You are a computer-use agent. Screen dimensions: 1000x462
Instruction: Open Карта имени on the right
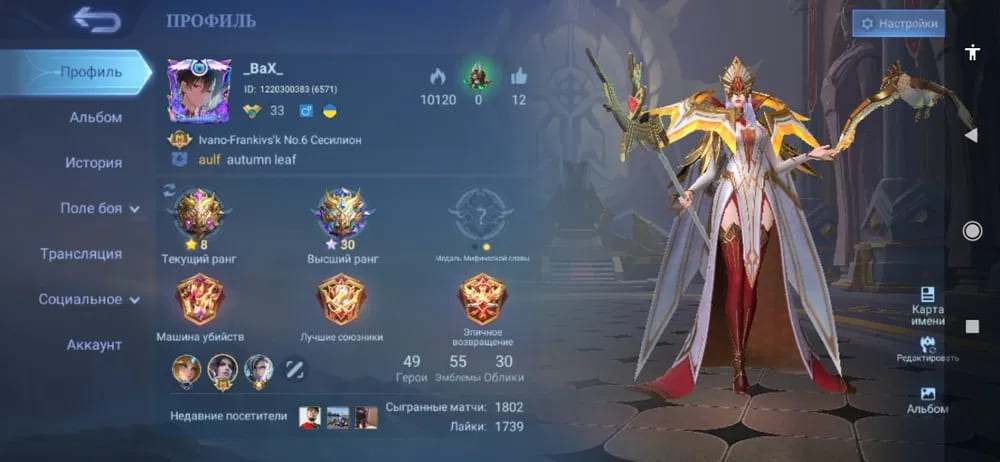928,301
